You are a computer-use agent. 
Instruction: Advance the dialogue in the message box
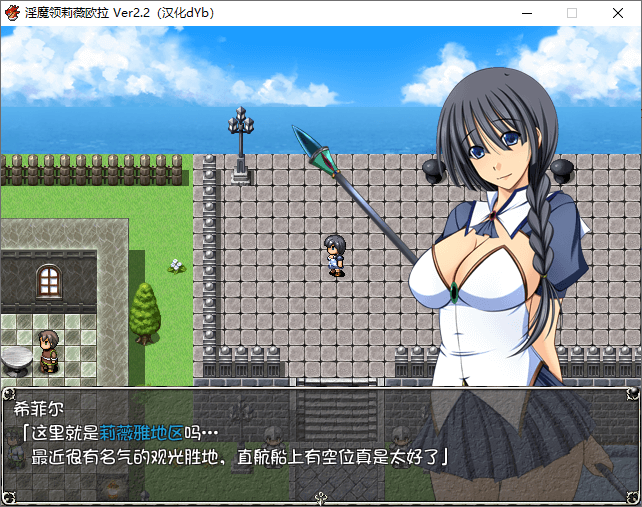pos(320,442)
